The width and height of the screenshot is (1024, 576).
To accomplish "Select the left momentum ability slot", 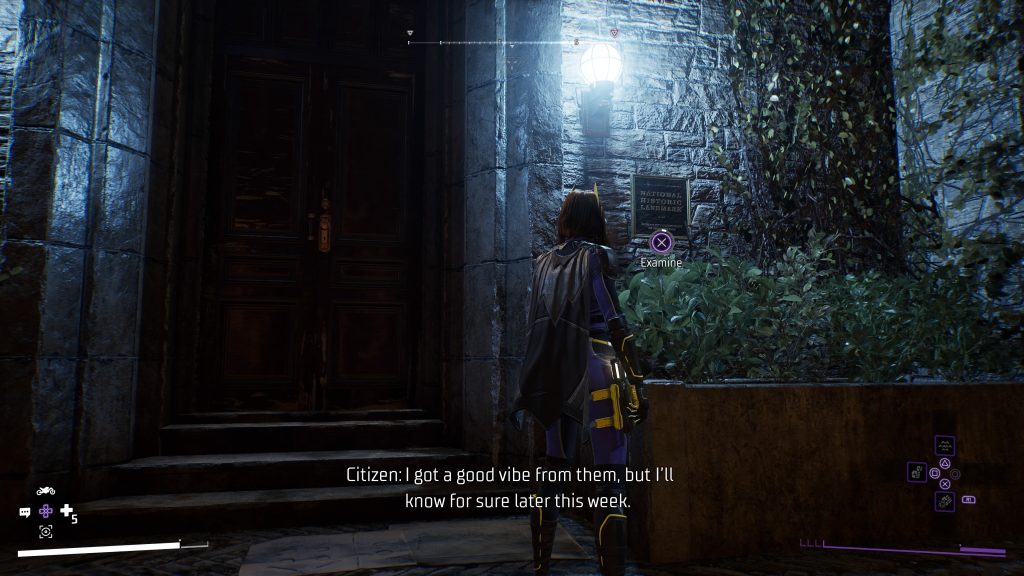I will pyautogui.click(x=917, y=471).
